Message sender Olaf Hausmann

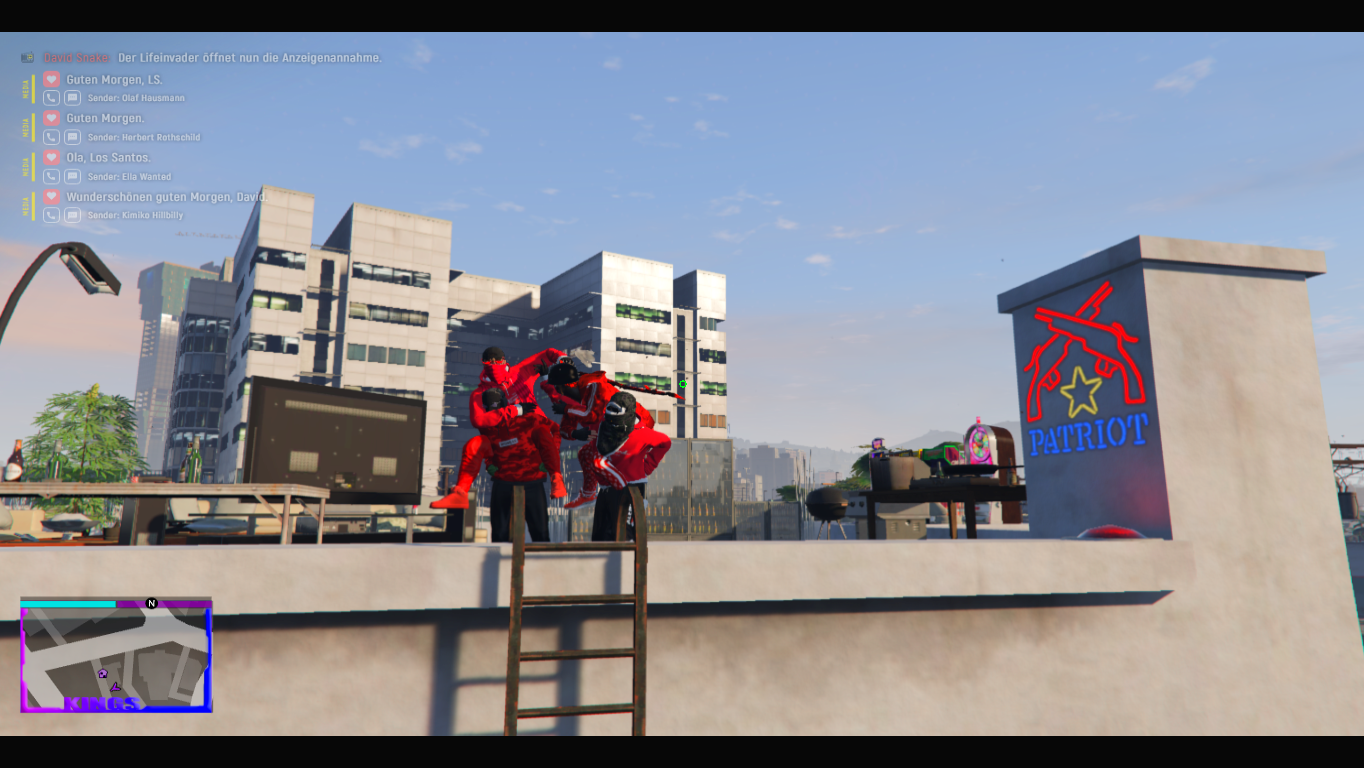72,98
